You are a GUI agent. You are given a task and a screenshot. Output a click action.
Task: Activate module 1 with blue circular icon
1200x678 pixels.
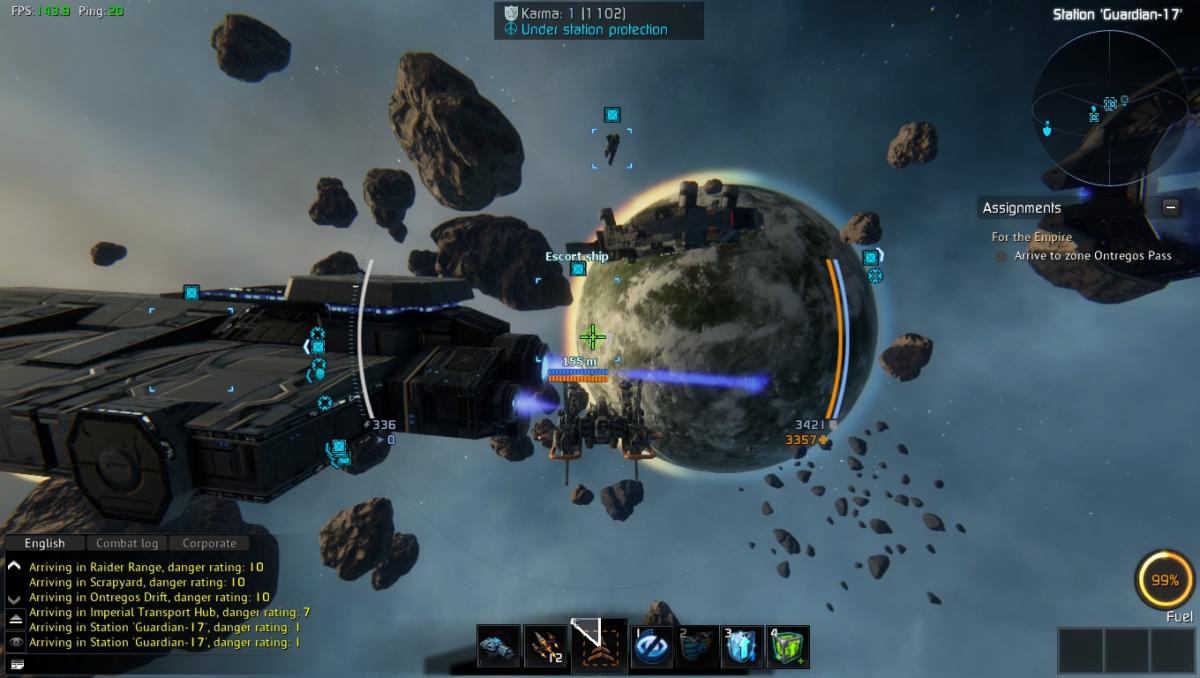[651, 646]
